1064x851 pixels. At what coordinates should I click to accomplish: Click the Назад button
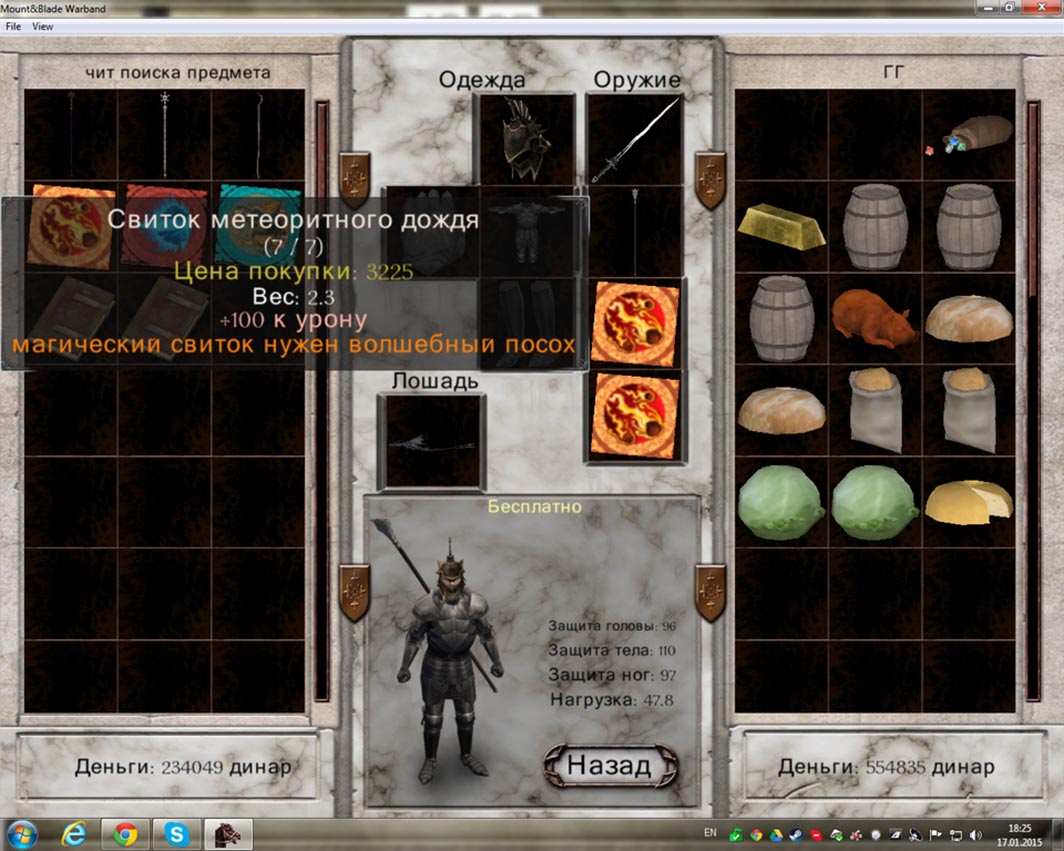coord(609,766)
